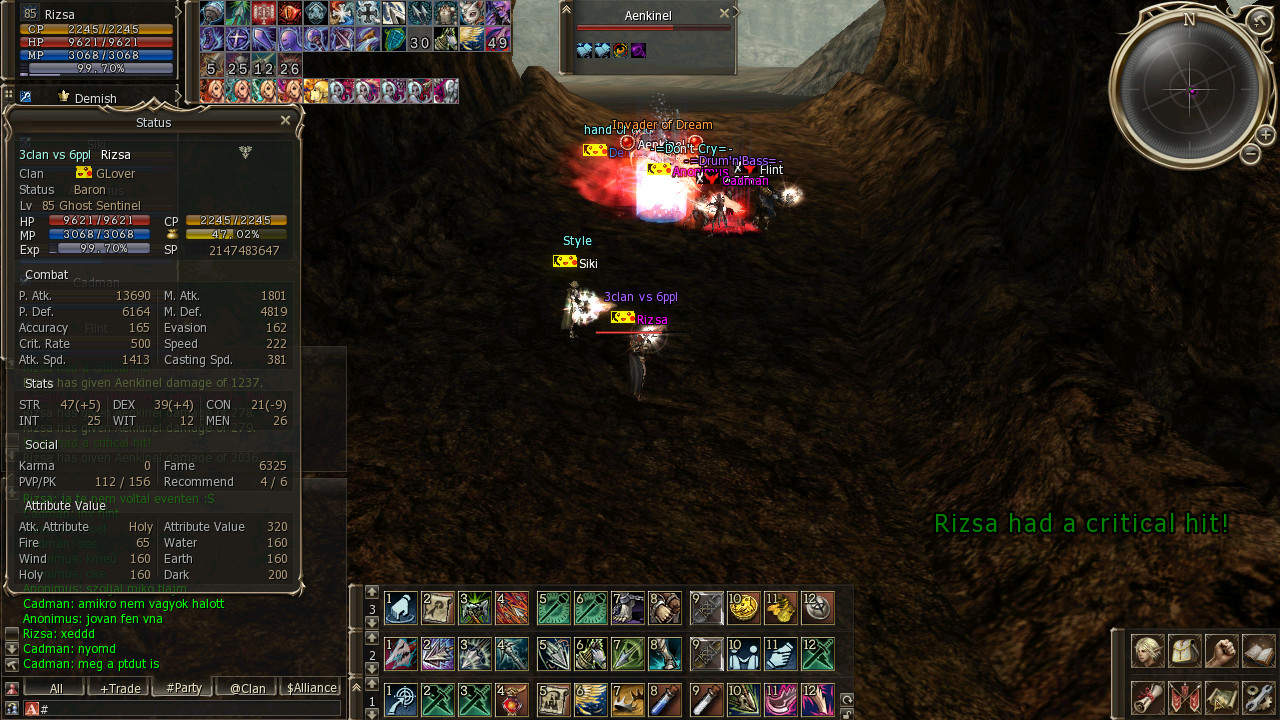Close the Status window

point(285,121)
